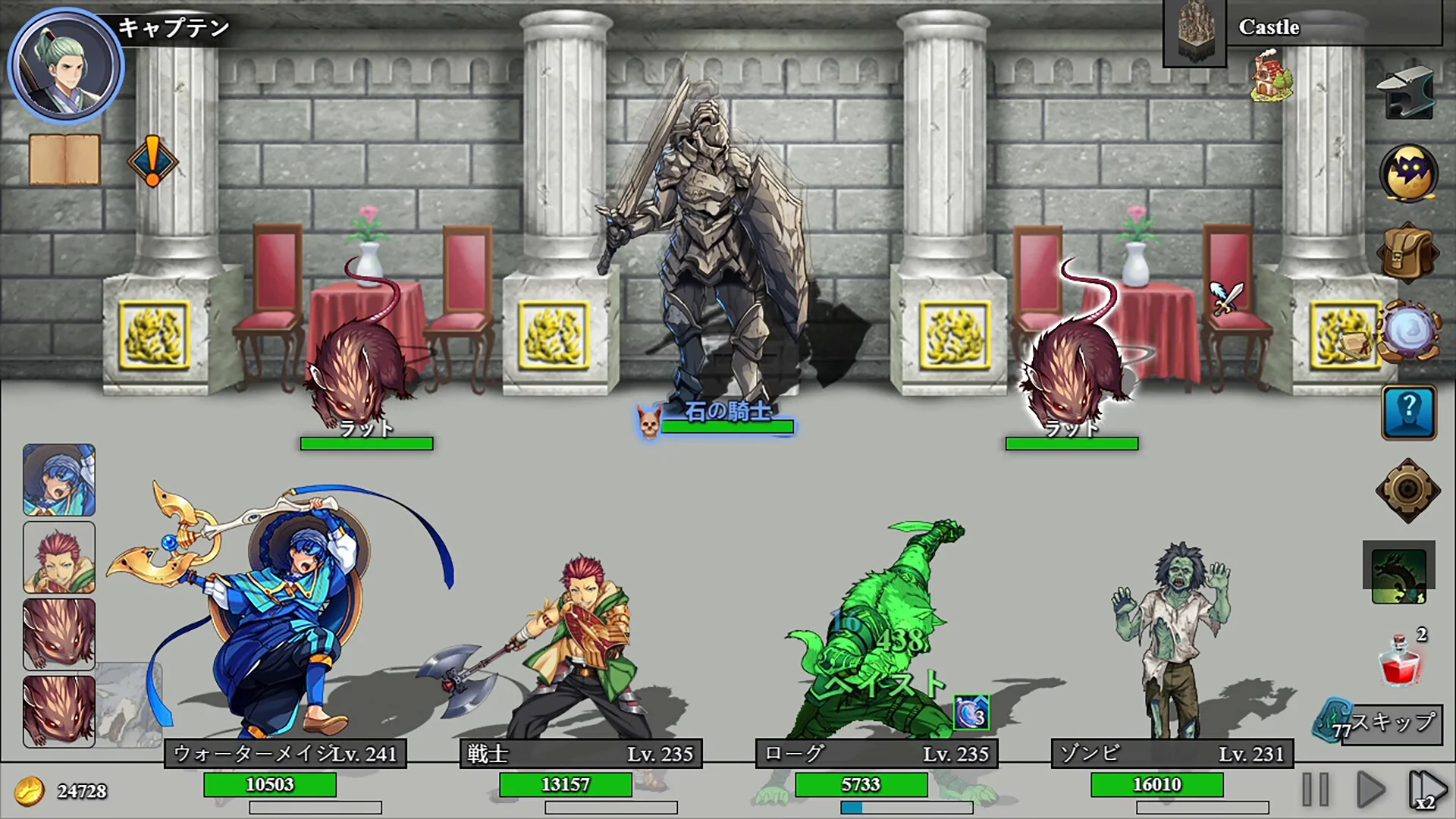Toggle x2 fast-forward speed
Viewport: 1456px width, 819px height.
pos(1426,789)
